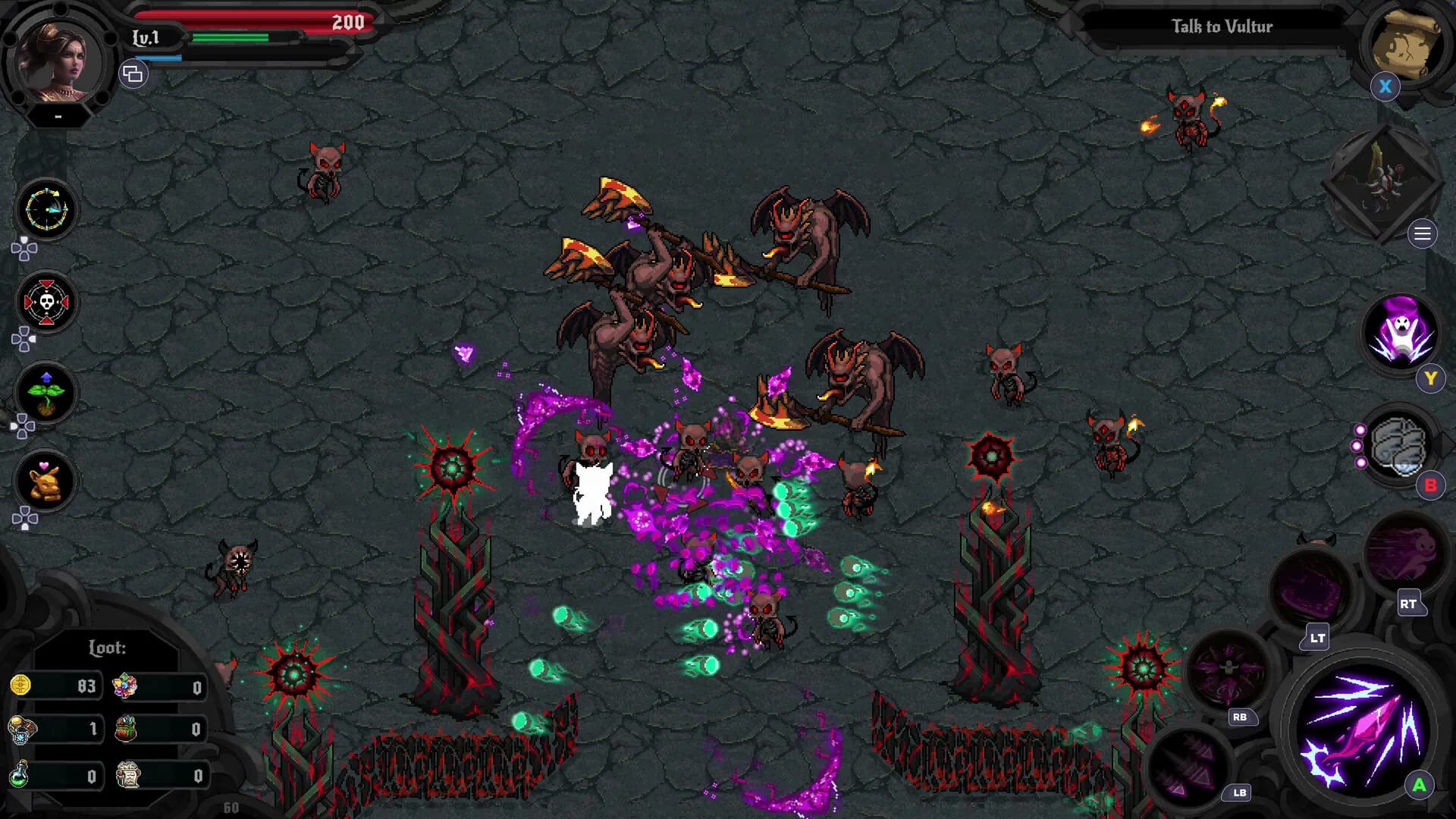
Task: Click the overlapping windows button beside portrait
Action: pyautogui.click(x=133, y=74)
